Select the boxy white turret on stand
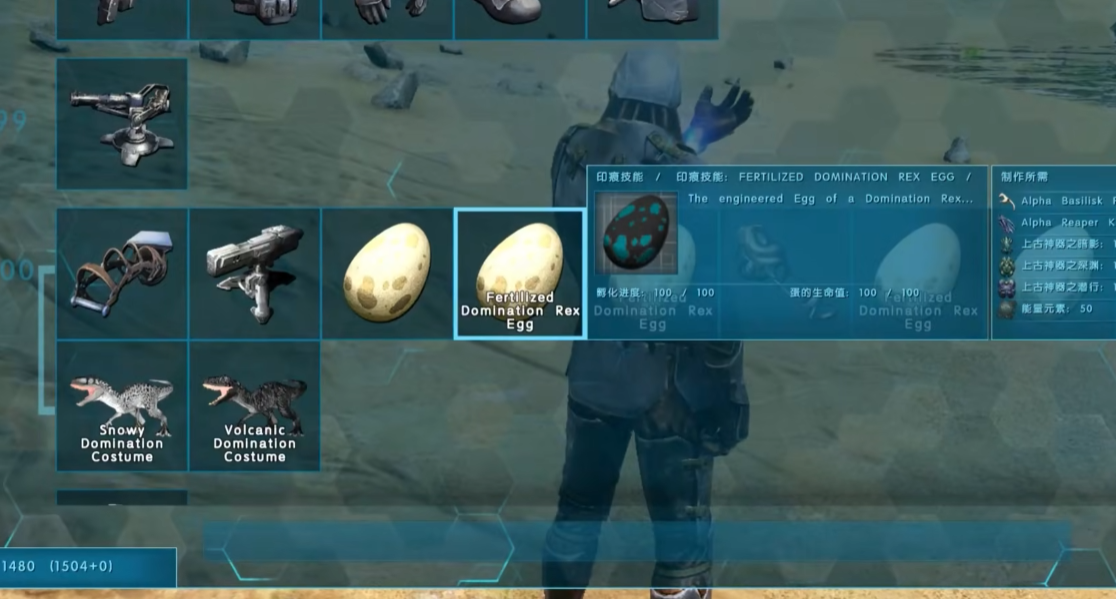1116x599 pixels. coord(254,273)
